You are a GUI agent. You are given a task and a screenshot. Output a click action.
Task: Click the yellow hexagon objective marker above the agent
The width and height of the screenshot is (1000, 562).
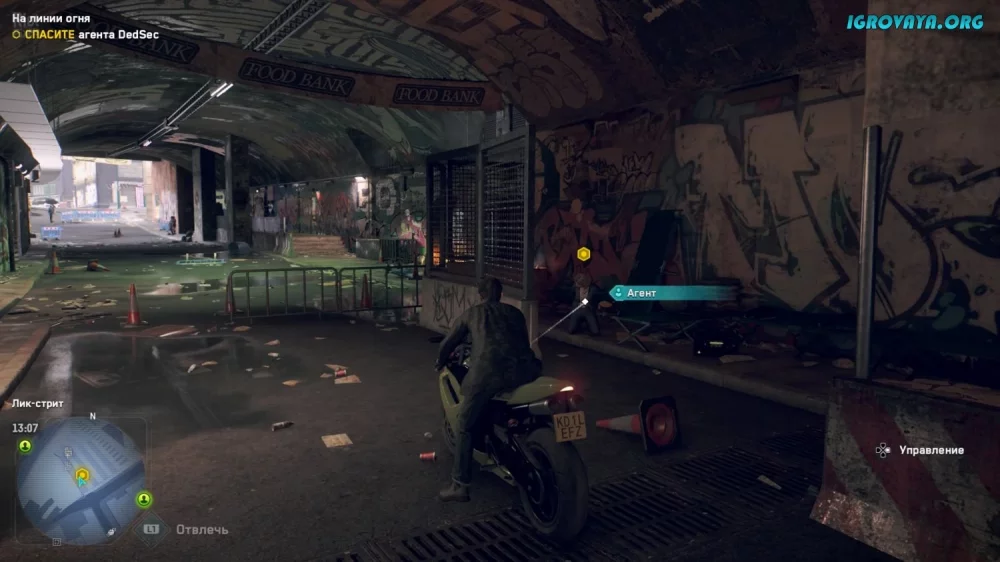click(x=583, y=254)
